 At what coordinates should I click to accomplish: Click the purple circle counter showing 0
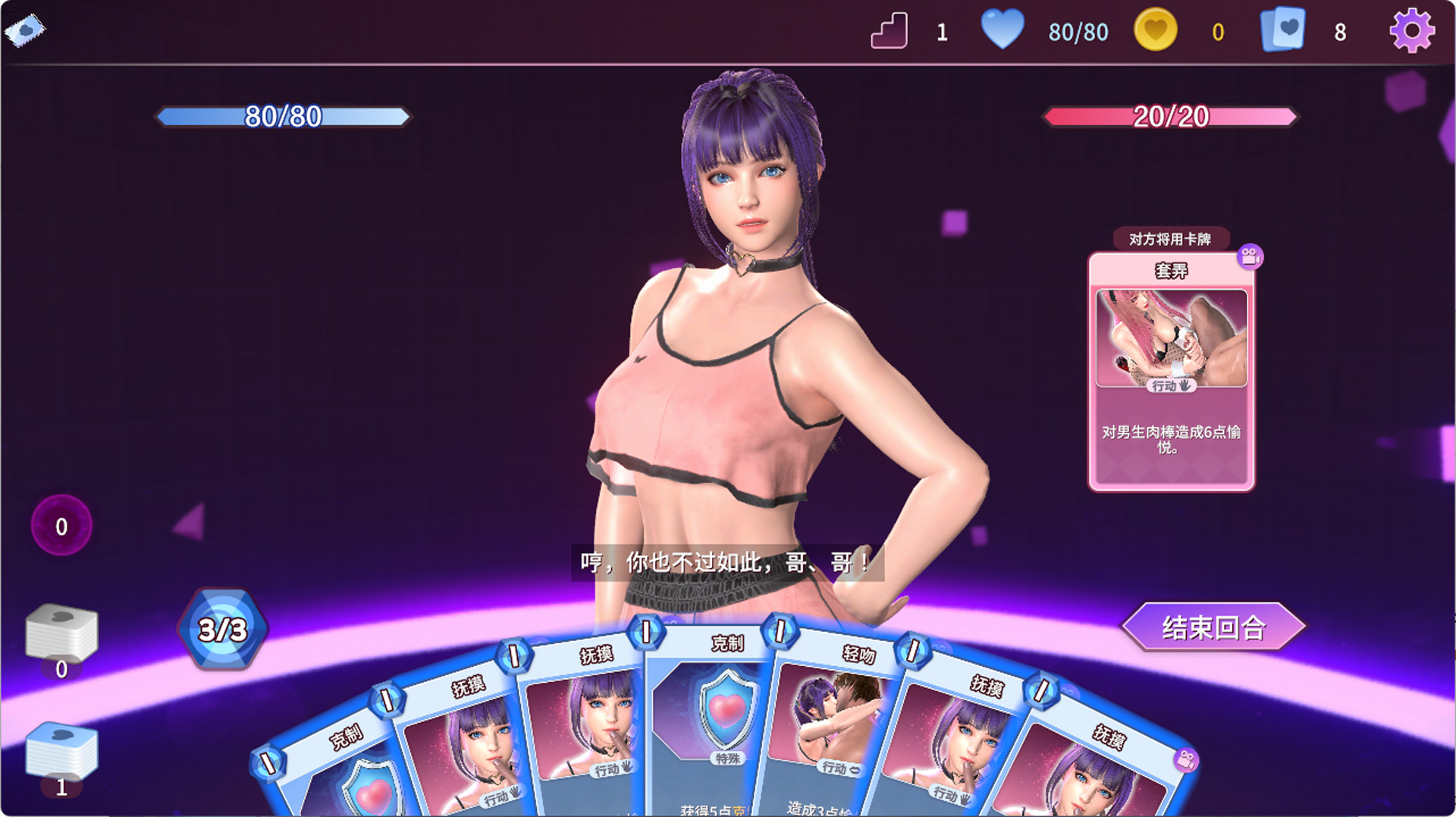pyautogui.click(x=61, y=526)
